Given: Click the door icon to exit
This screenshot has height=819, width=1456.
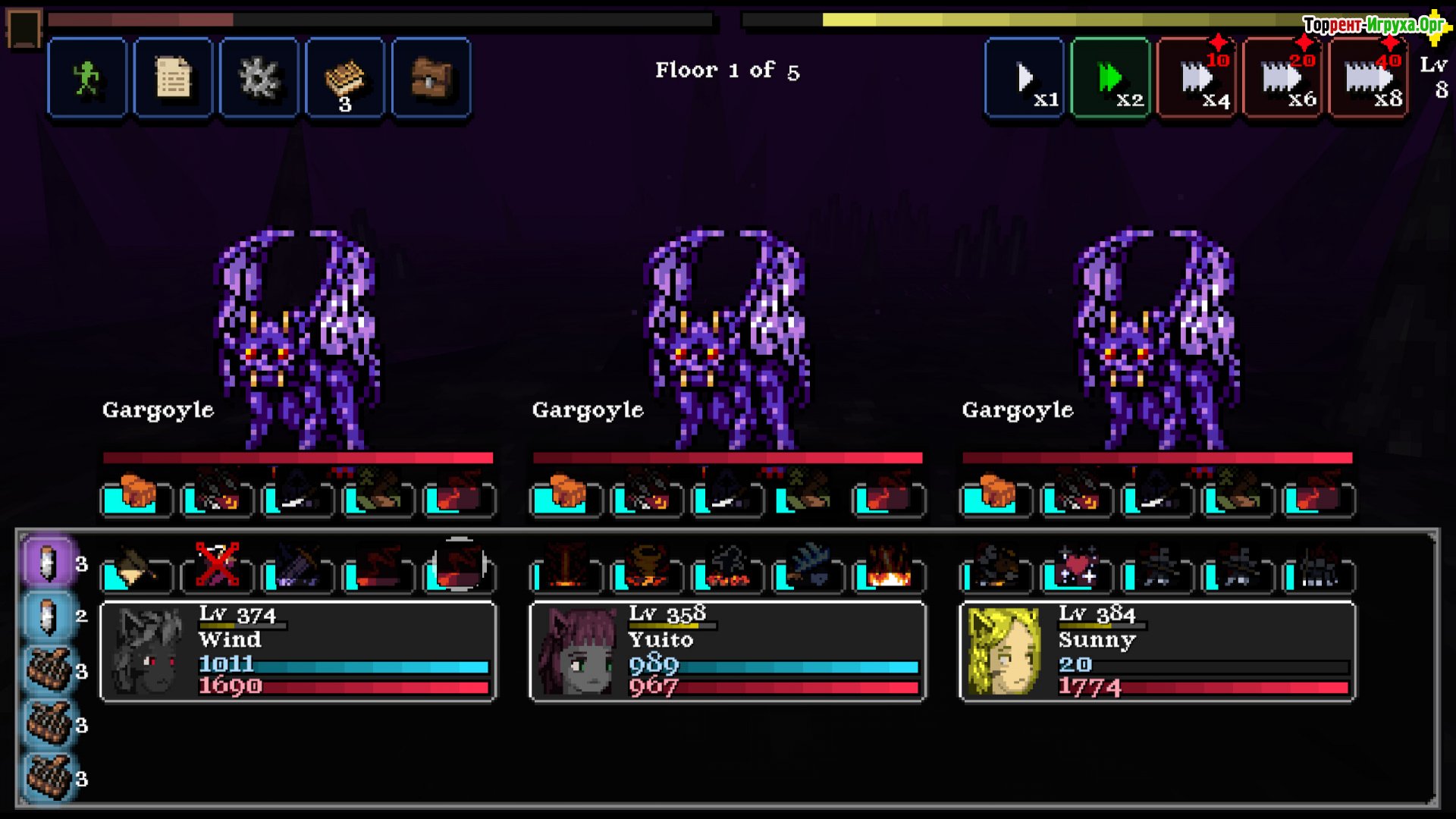Looking at the screenshot, I should pos(24,28).
